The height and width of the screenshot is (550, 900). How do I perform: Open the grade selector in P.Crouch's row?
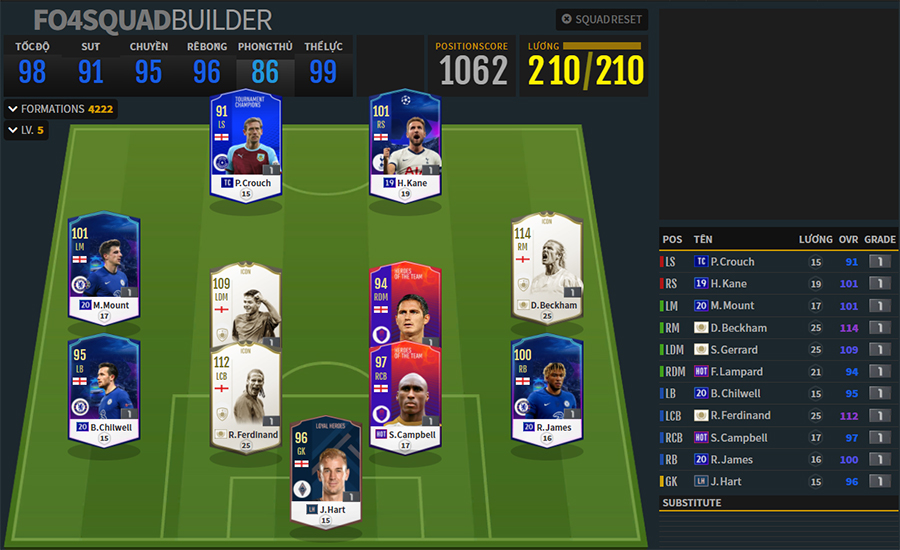point(879,262)
